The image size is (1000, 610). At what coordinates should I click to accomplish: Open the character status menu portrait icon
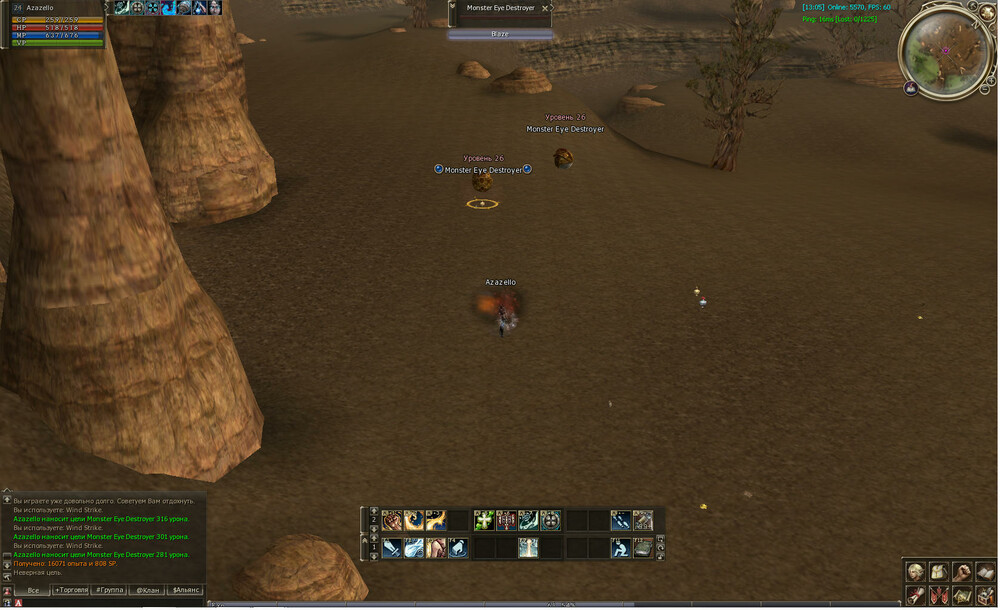(x=916, y=572)
